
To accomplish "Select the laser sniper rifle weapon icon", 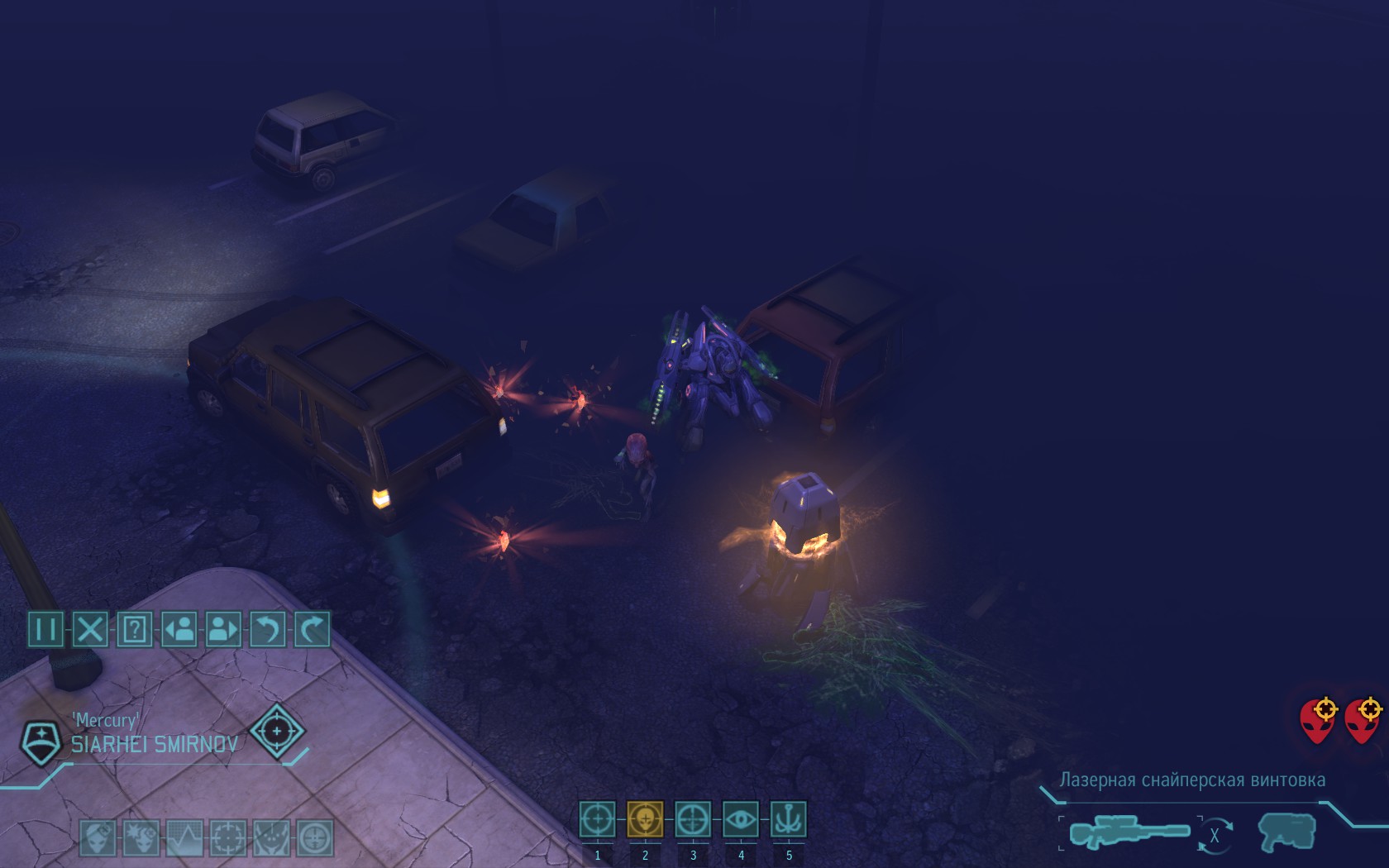I will pos(1129,832).
